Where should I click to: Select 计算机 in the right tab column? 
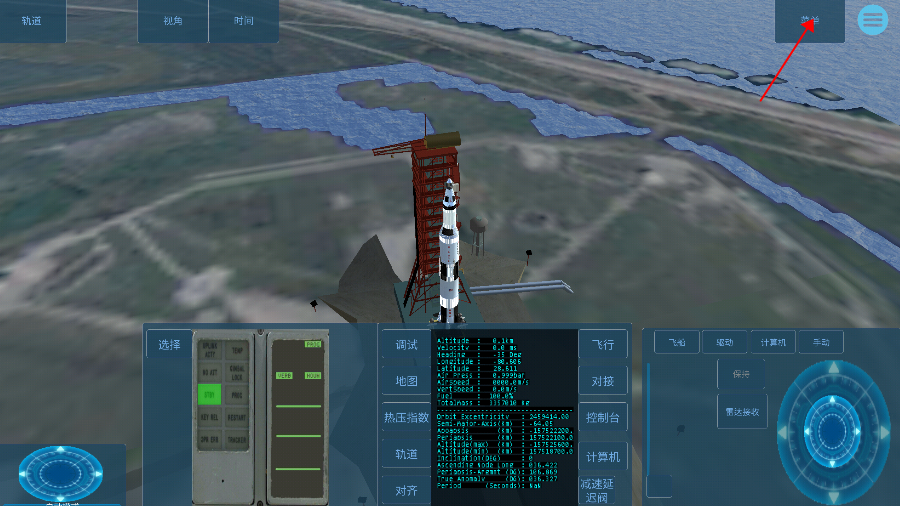[602, 457]
